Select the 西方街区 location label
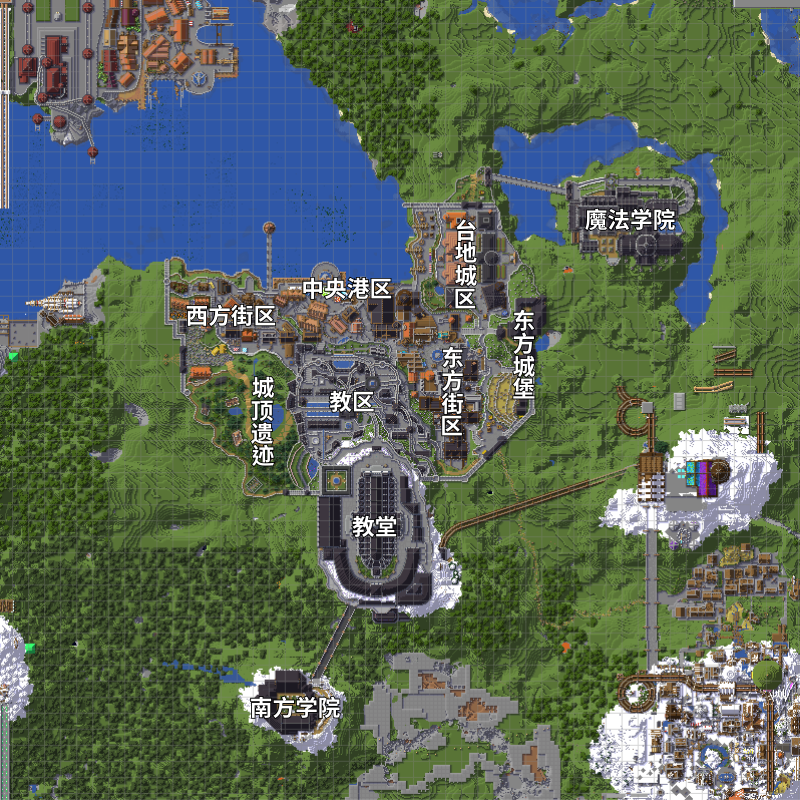 pos(231,316)
